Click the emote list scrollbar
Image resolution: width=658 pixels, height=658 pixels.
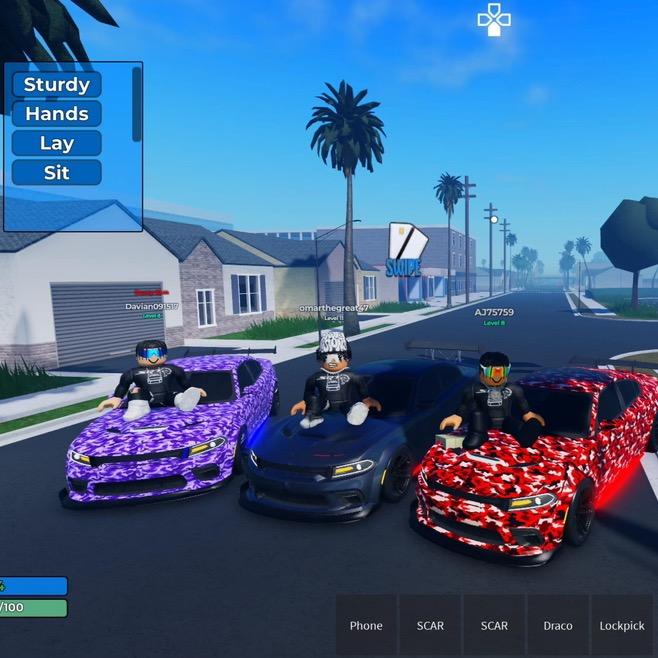pos(137,104)
